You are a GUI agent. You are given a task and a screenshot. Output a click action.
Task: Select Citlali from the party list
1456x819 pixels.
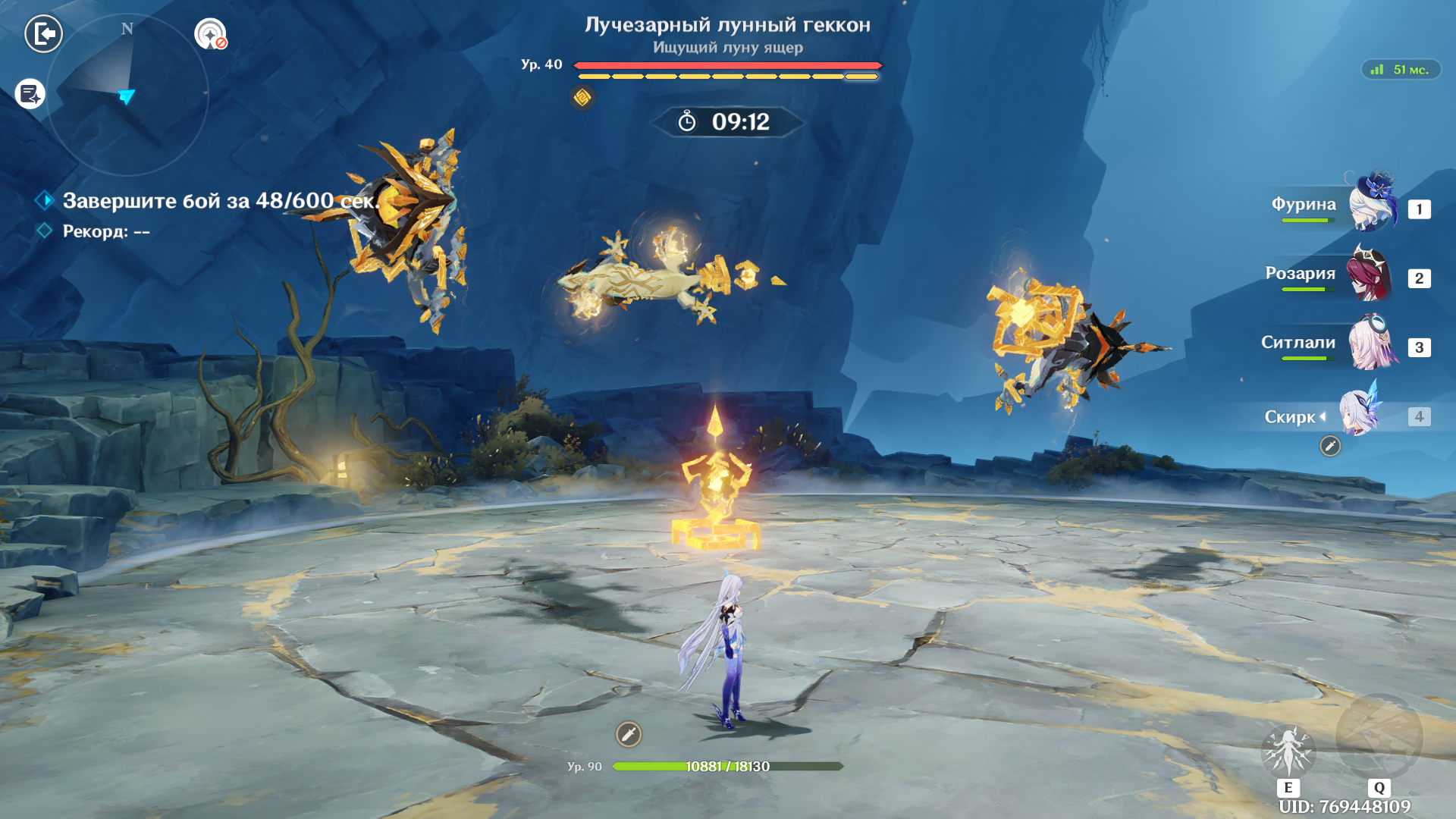click(1371, 344)
